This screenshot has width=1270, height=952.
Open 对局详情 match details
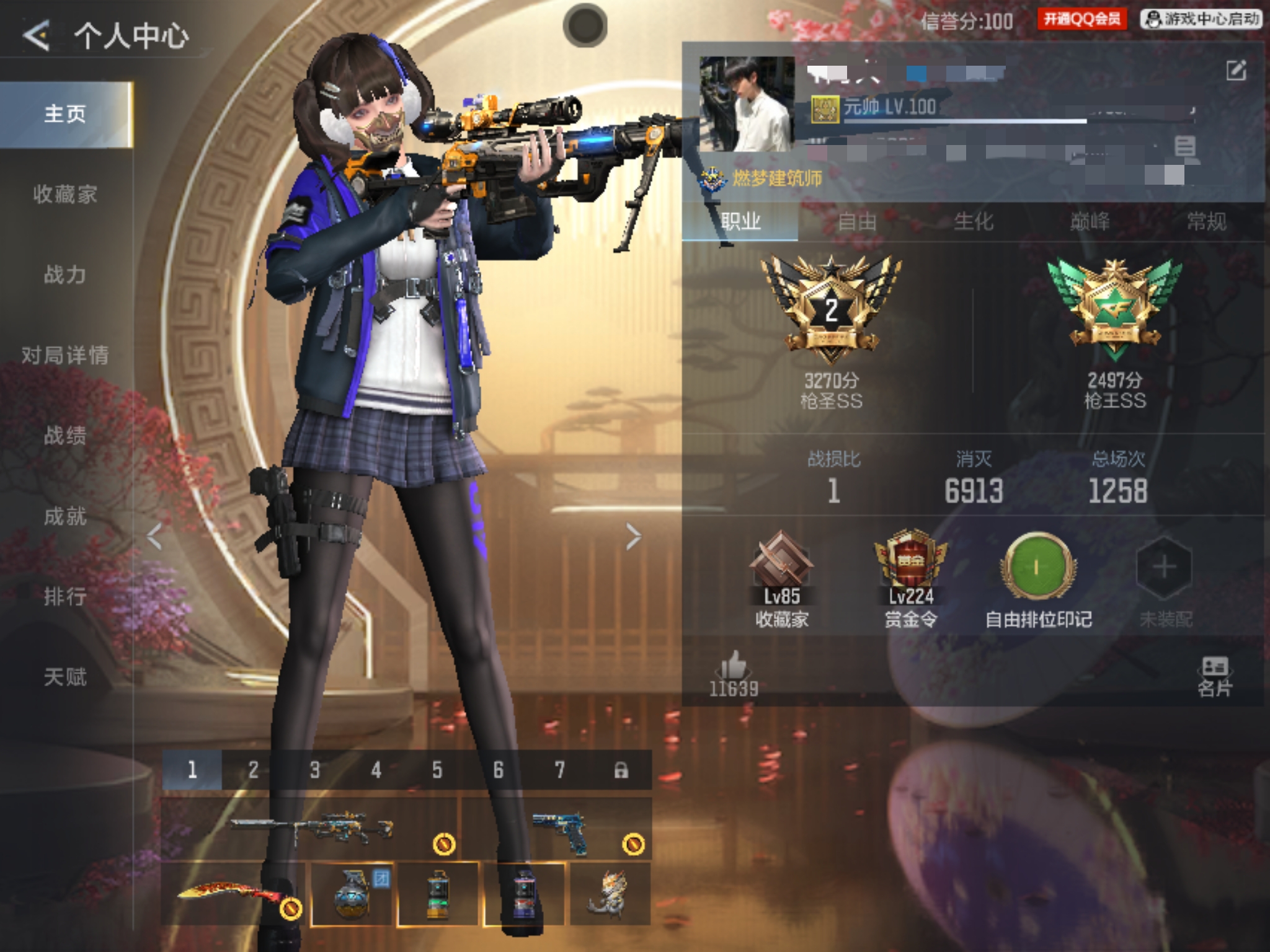pos(65,355)
